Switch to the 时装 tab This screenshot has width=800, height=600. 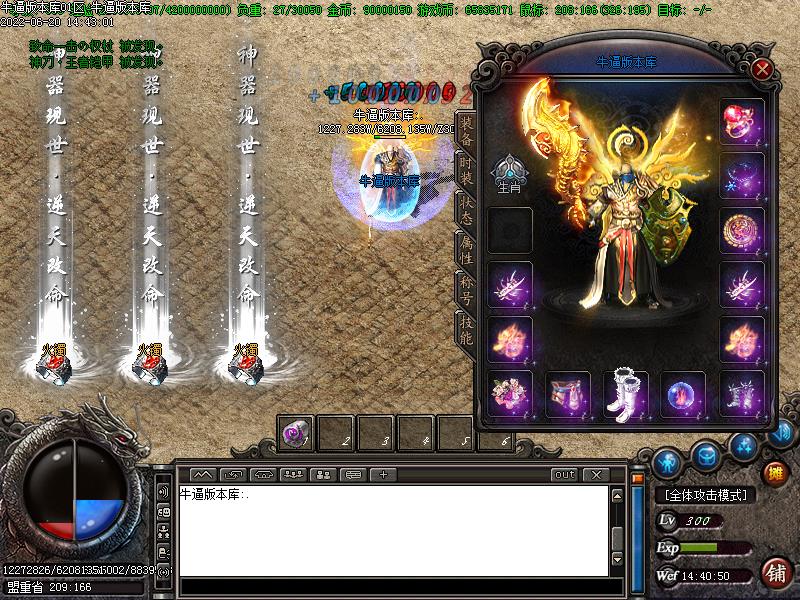click(466, 170)
